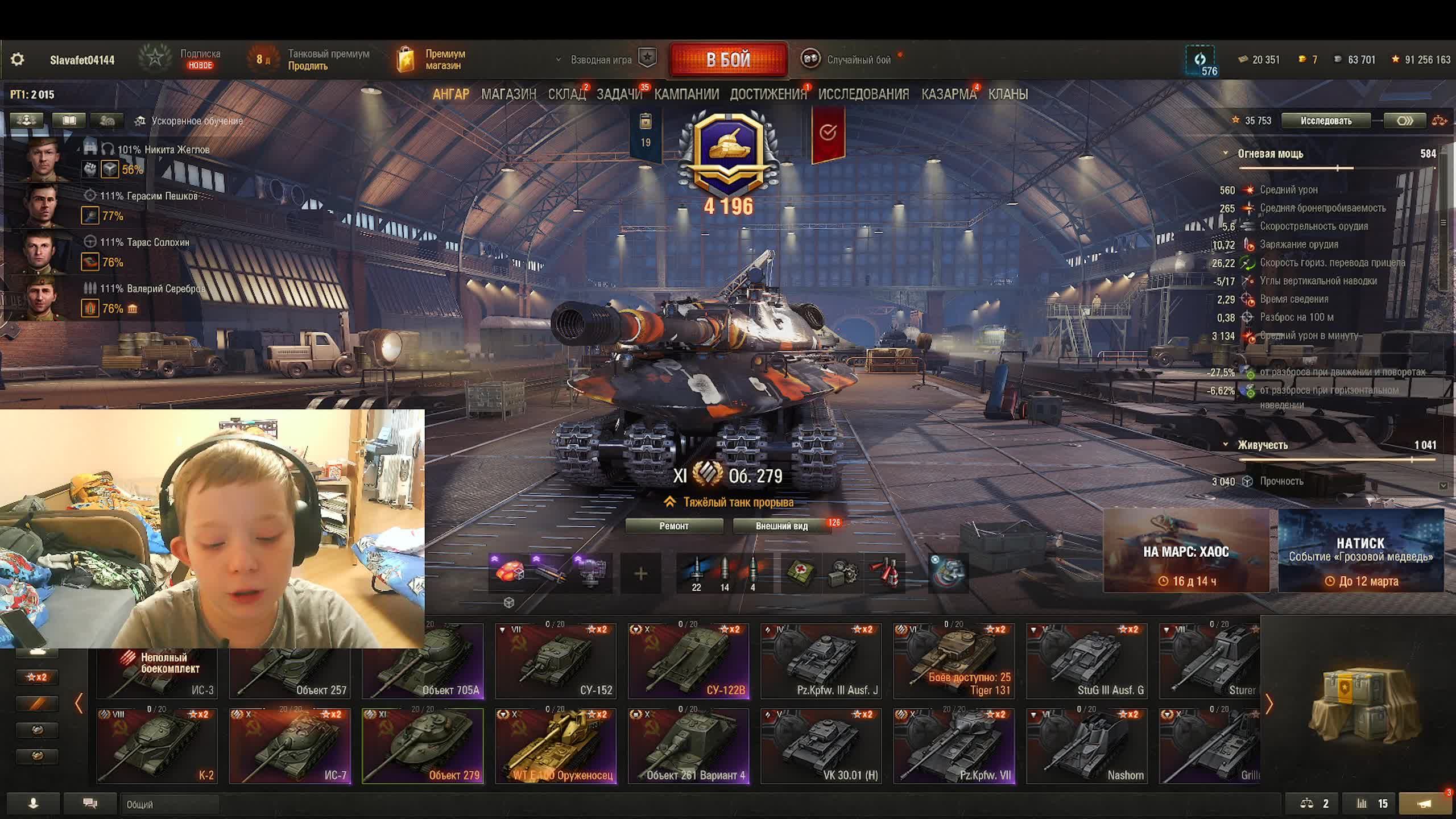This screenshot has width=1456, height=819.
Task: Click the empty equipment slot plus
Action: click(x=640, y=574)
